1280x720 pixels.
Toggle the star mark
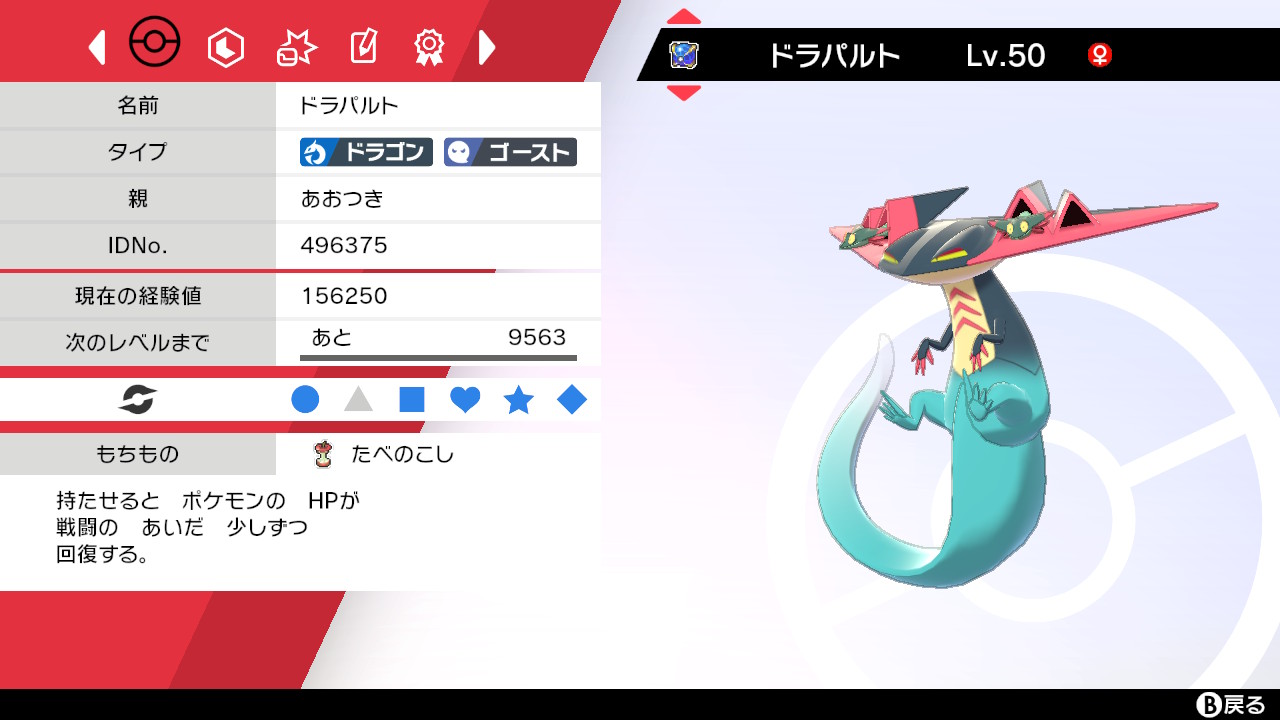point(518,399)
